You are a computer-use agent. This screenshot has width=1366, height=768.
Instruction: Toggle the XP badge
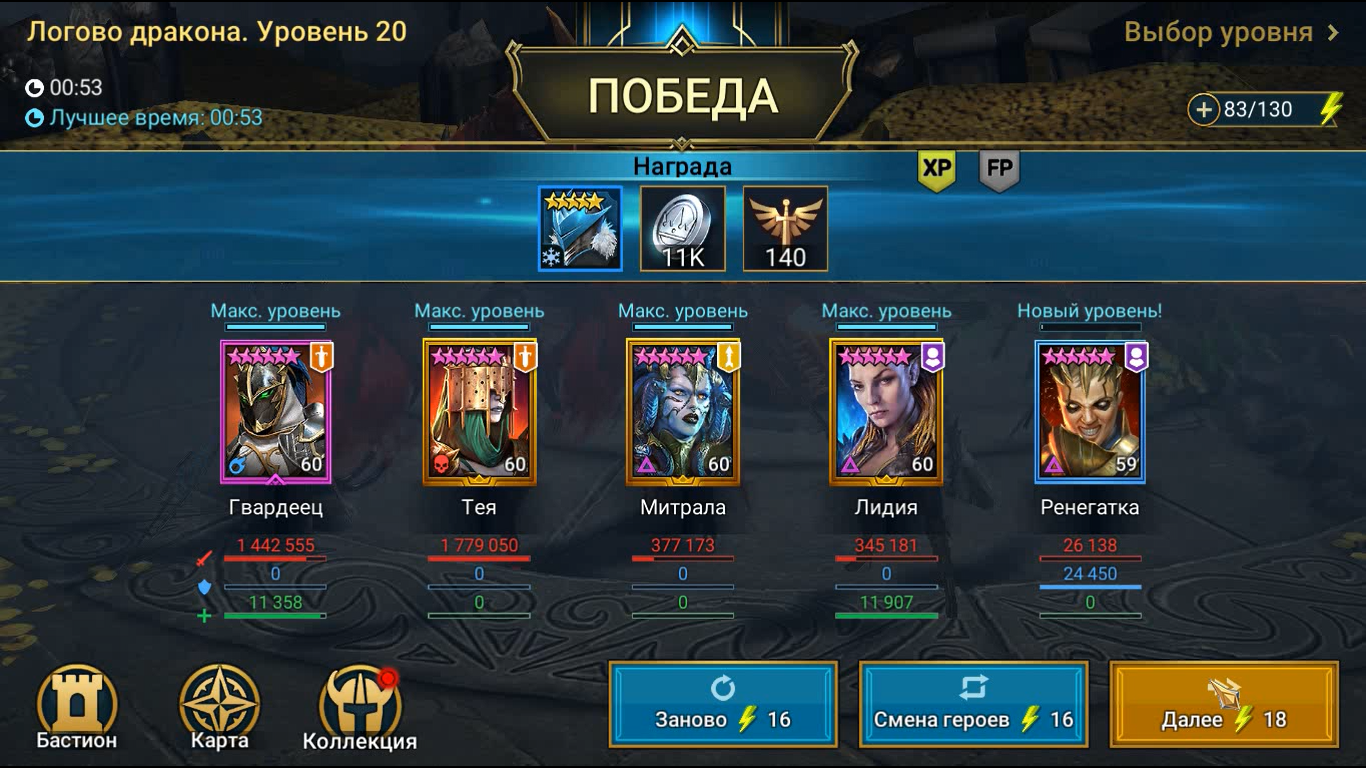pos(936,170)
